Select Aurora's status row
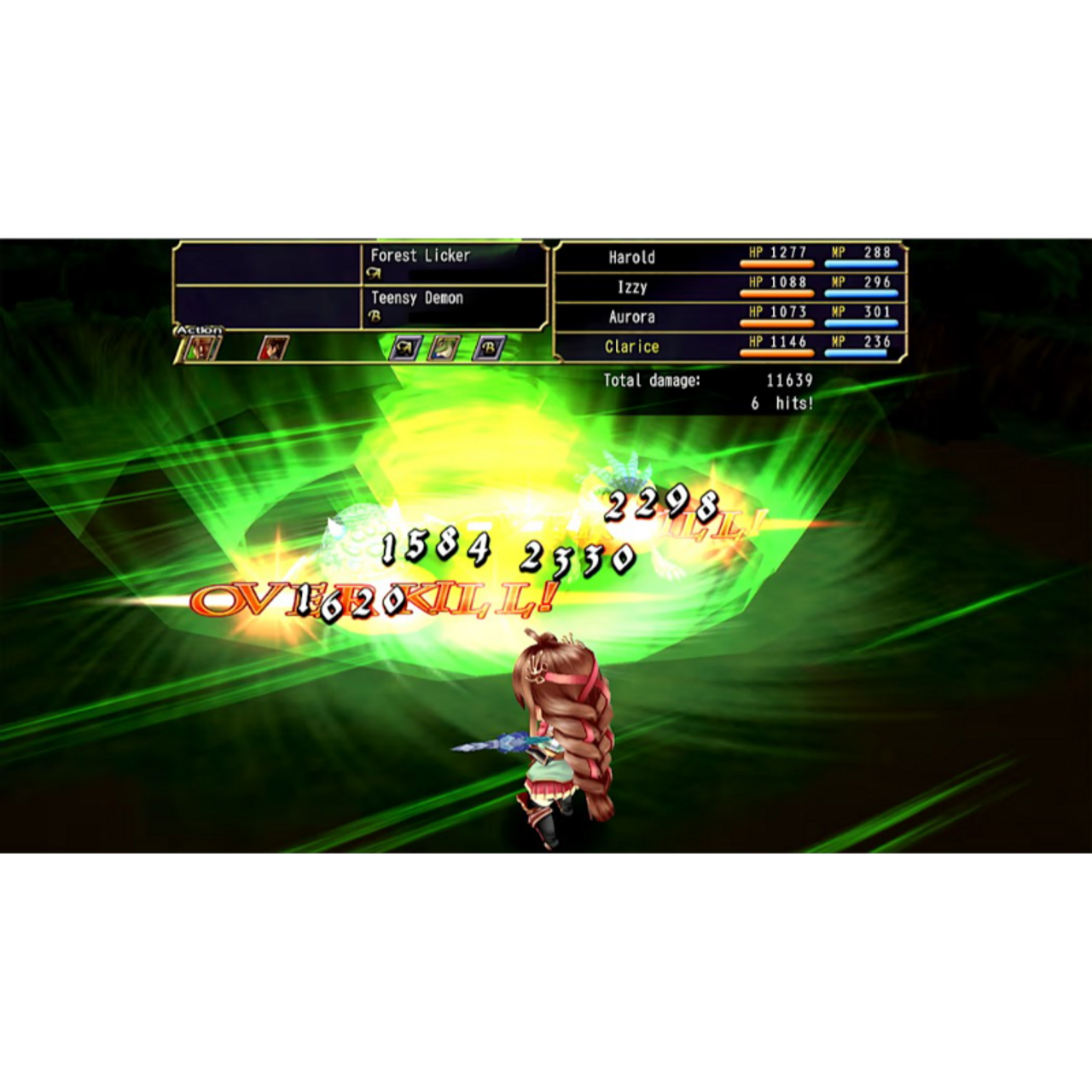 (744, 317)
